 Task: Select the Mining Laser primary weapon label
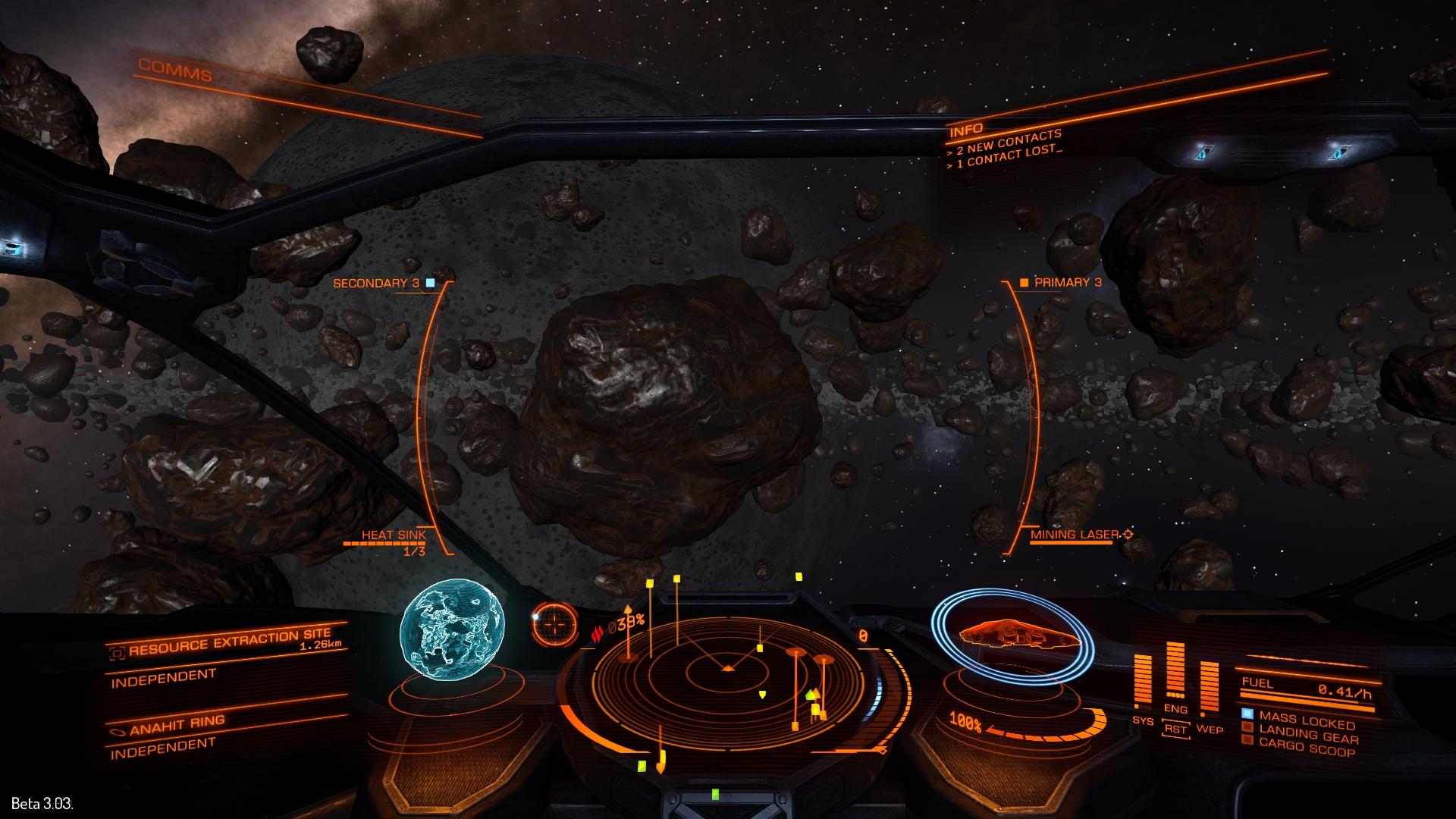[1074, 535]
